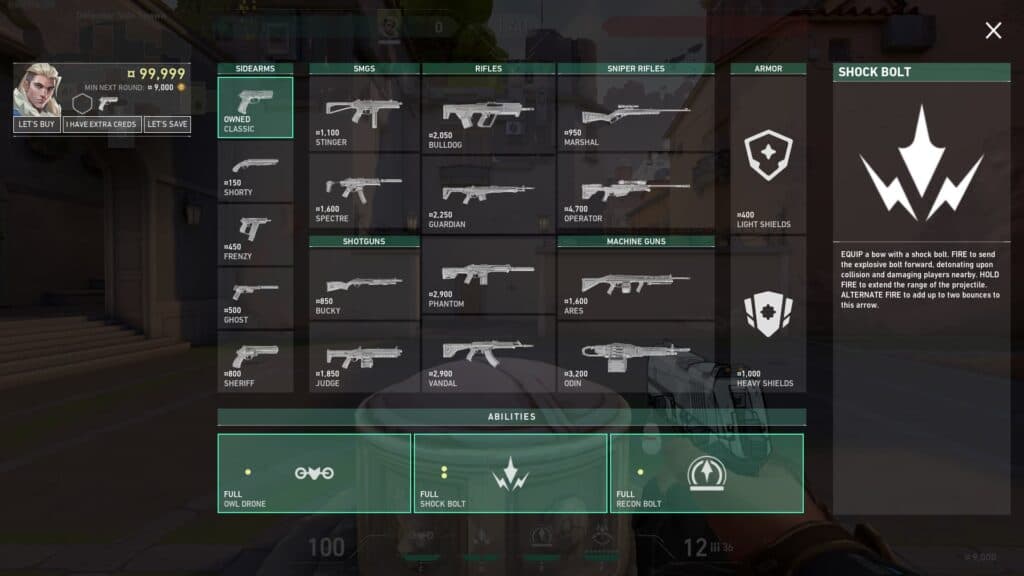
Task: Select the Odin machine gun
Action: (636, 355)
